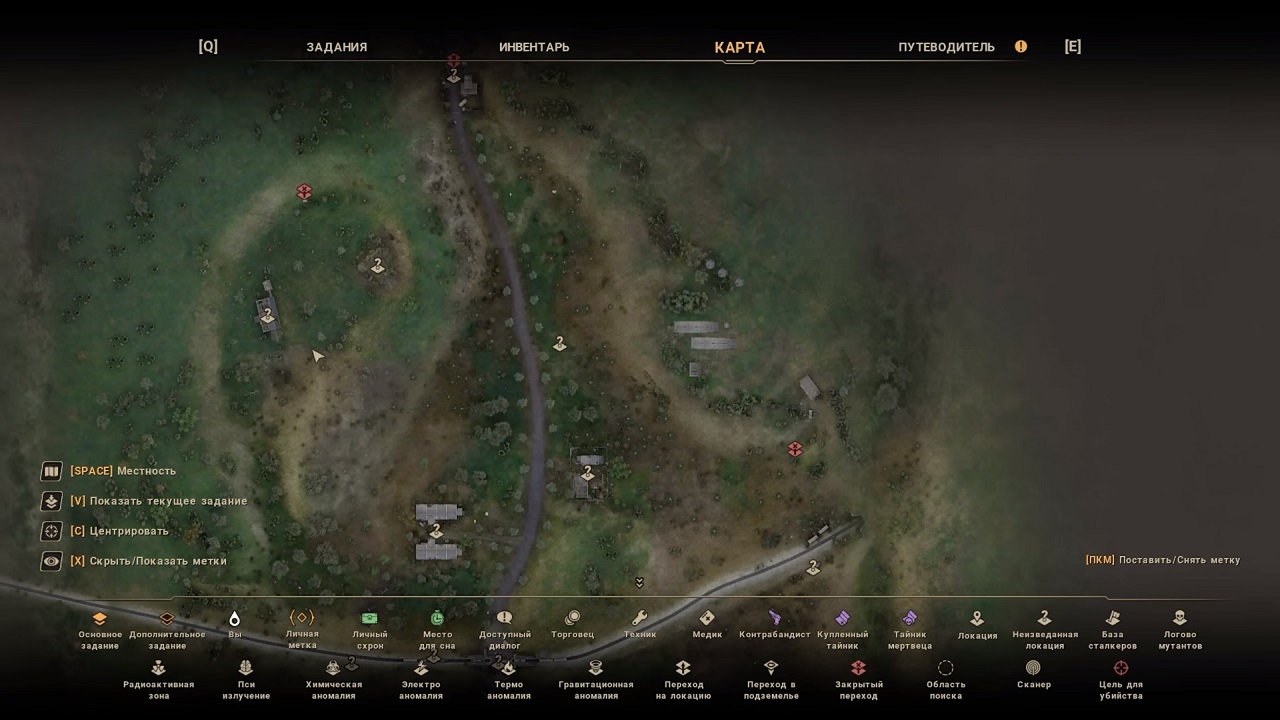Select the КАРТА tab
This screenshot has height=720, width=1280.
tap(739, 47)
